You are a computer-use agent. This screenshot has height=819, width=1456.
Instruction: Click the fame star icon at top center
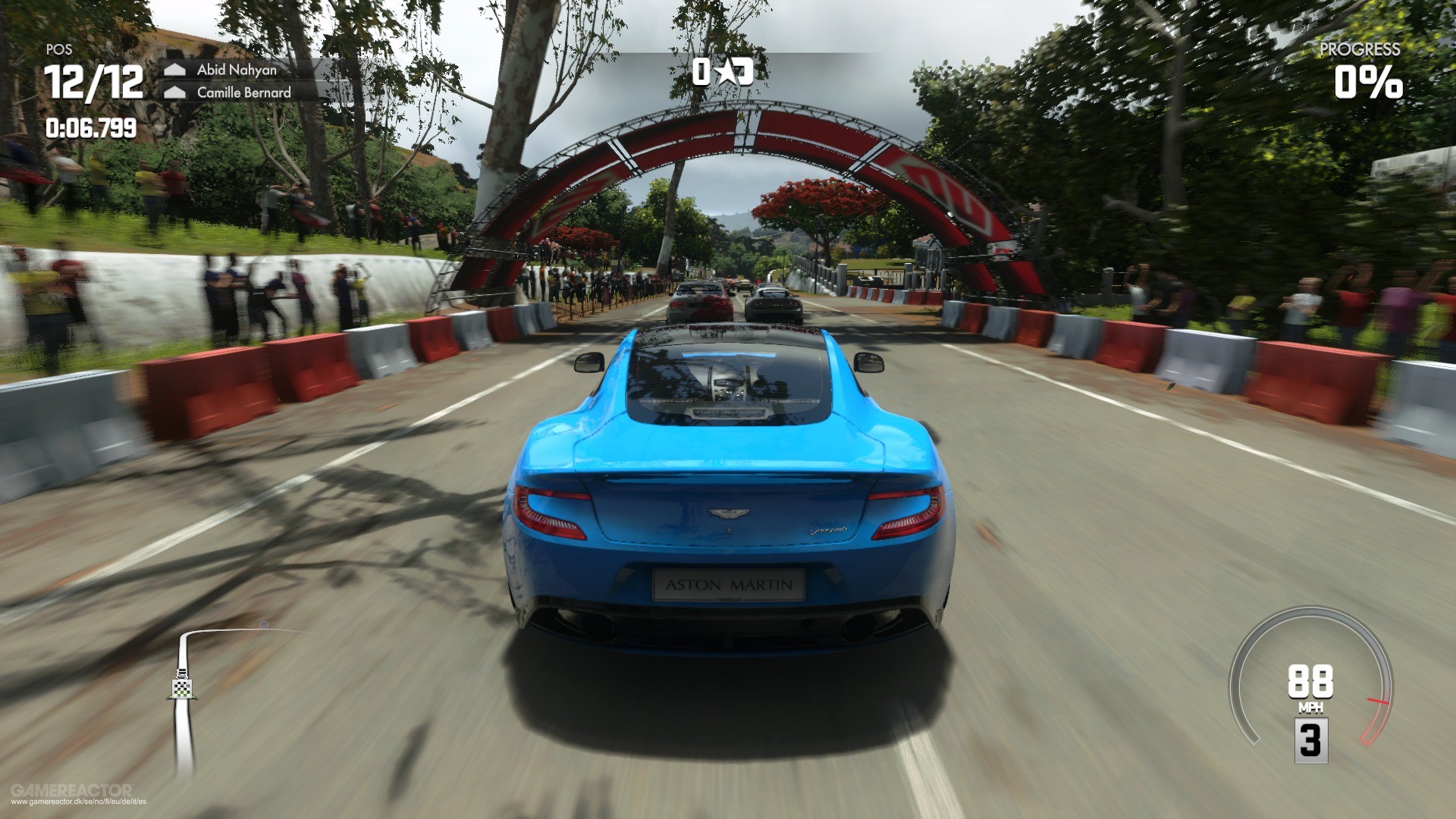pyautogui.click(x=728, y=72)
